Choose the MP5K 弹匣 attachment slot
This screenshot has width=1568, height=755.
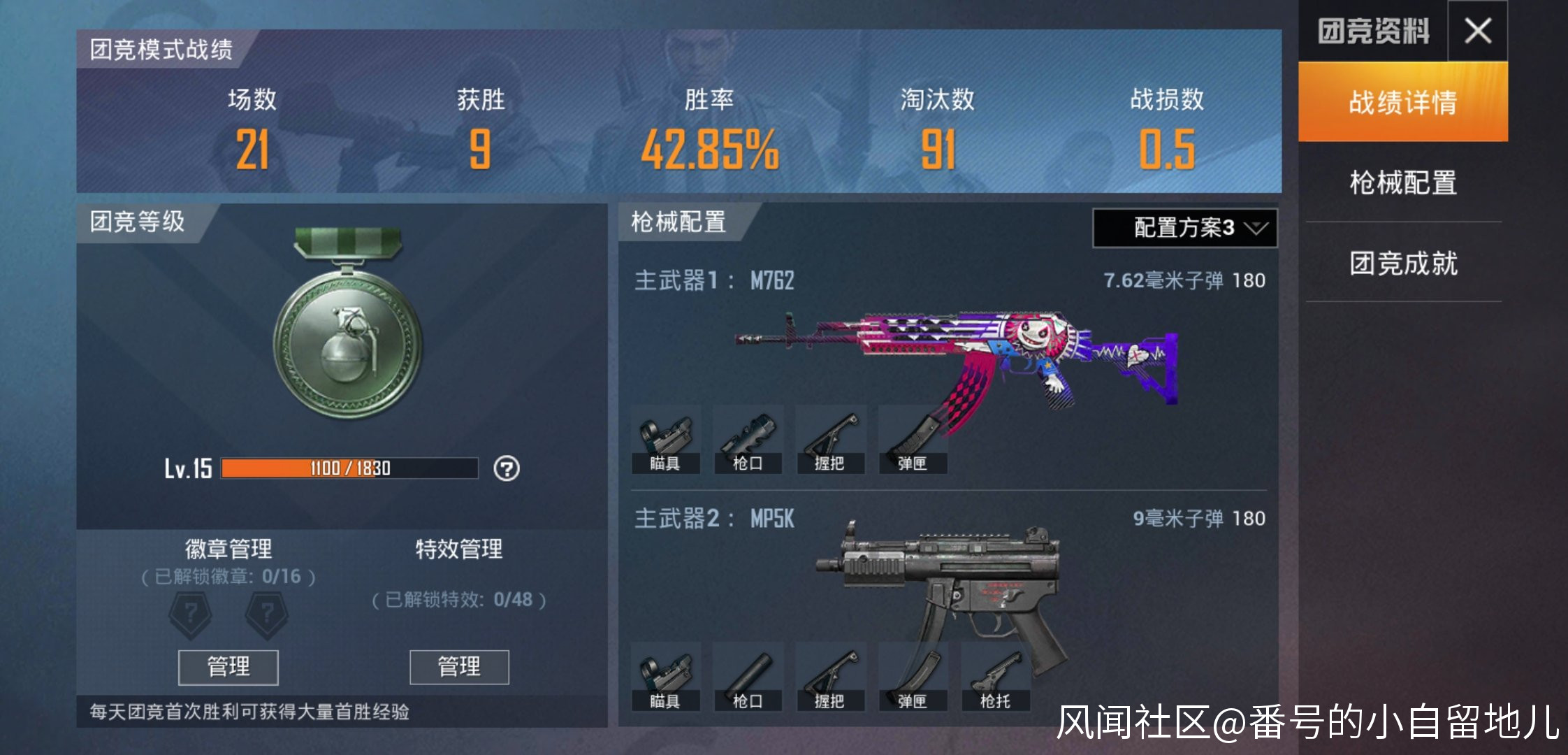[913, 678]
